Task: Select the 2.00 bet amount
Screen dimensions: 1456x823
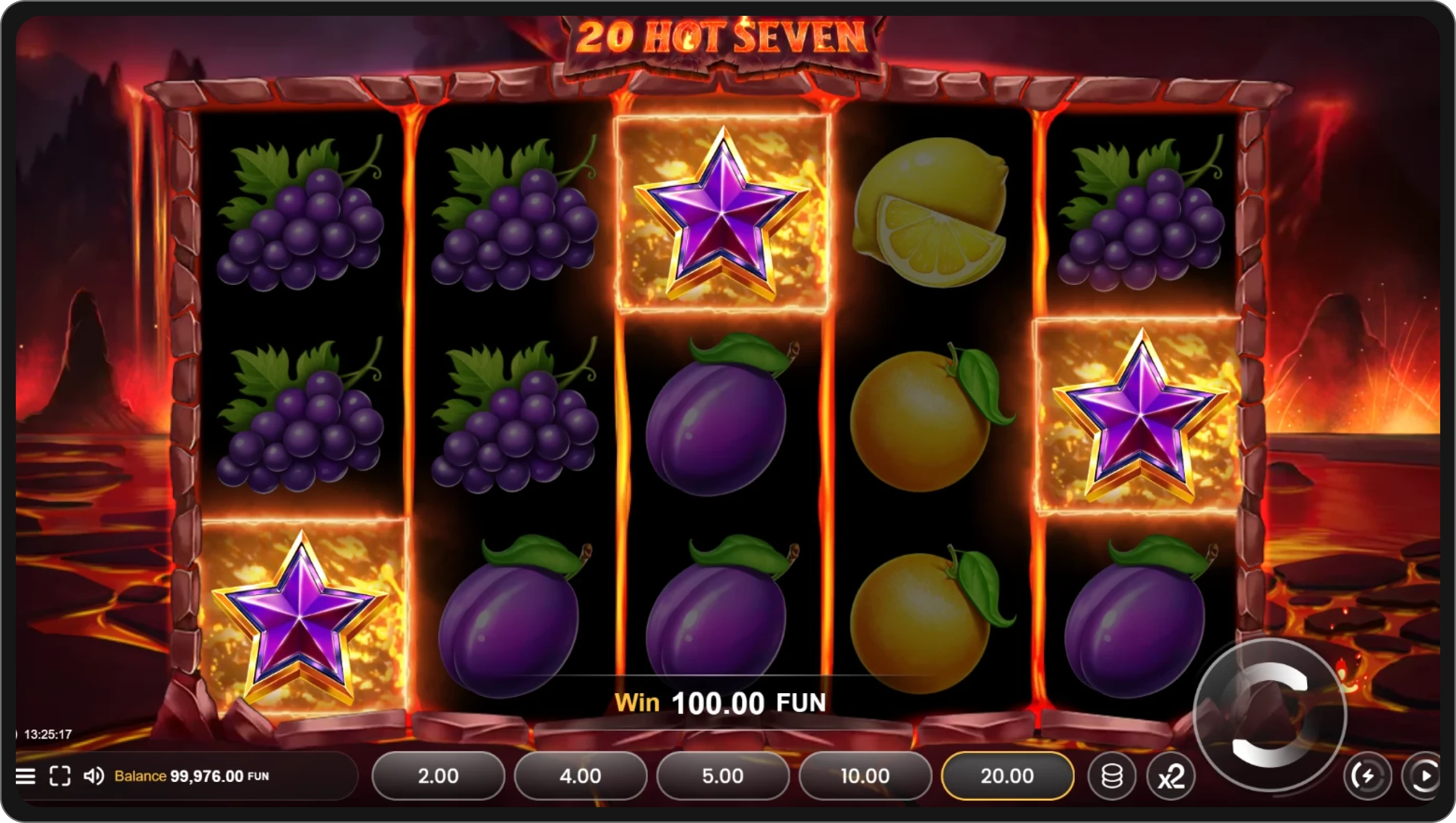Action: 437,776
